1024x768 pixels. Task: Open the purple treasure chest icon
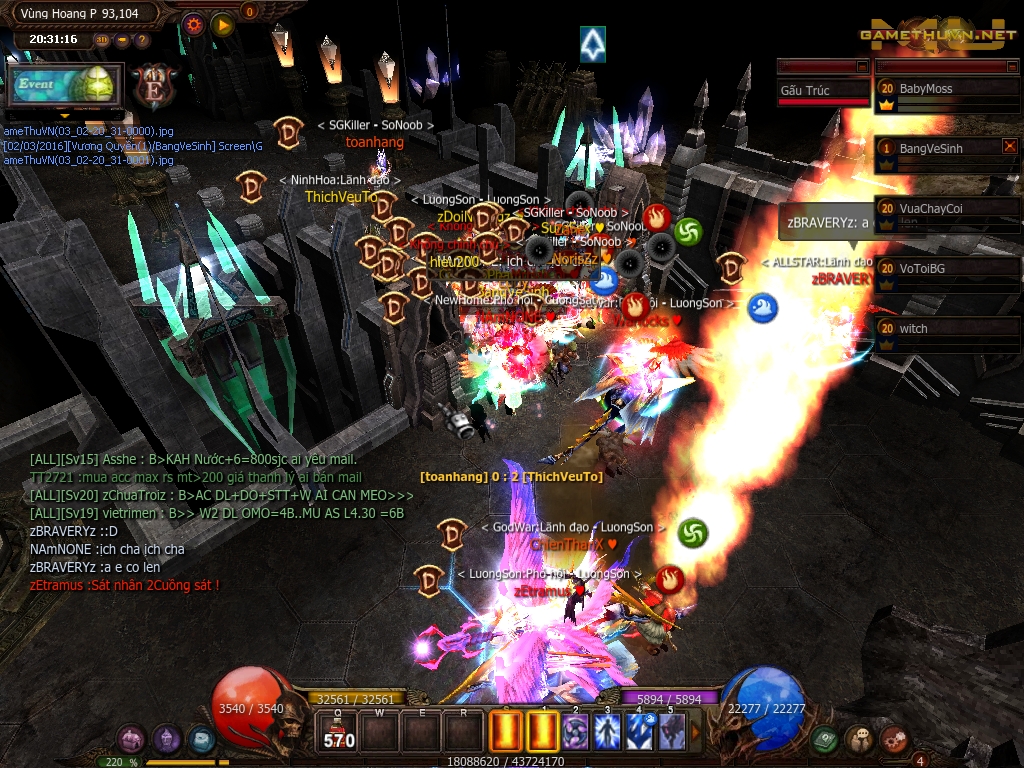pyautogui.click(x=132, y=740)
